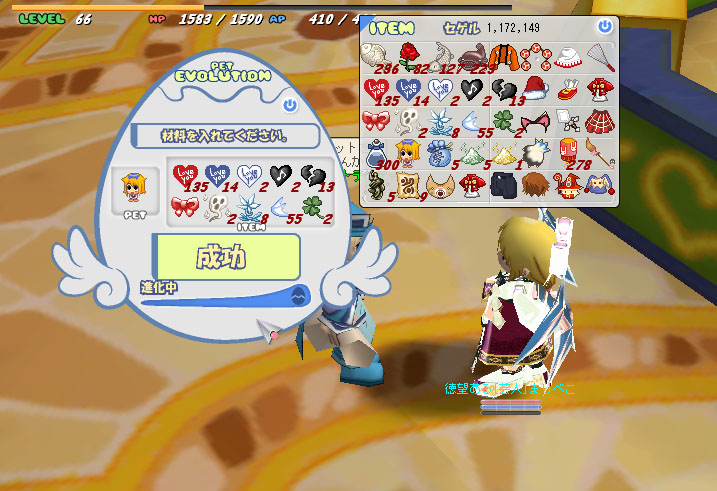717x491 pixels.
Task: Pick the red bead bracelet item
Action: coord(534,55)
